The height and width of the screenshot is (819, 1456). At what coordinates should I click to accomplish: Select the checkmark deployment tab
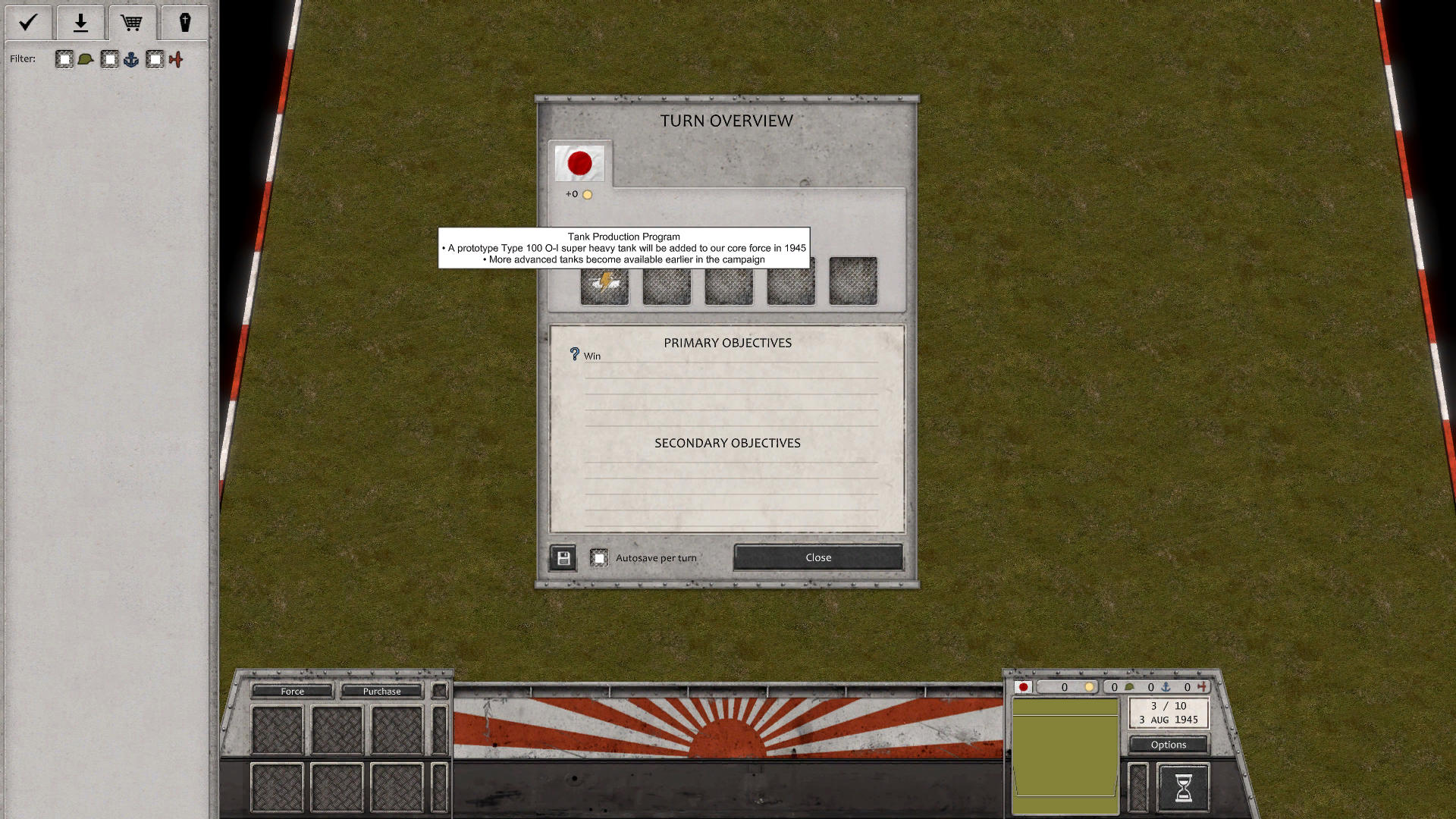[27, 23]
